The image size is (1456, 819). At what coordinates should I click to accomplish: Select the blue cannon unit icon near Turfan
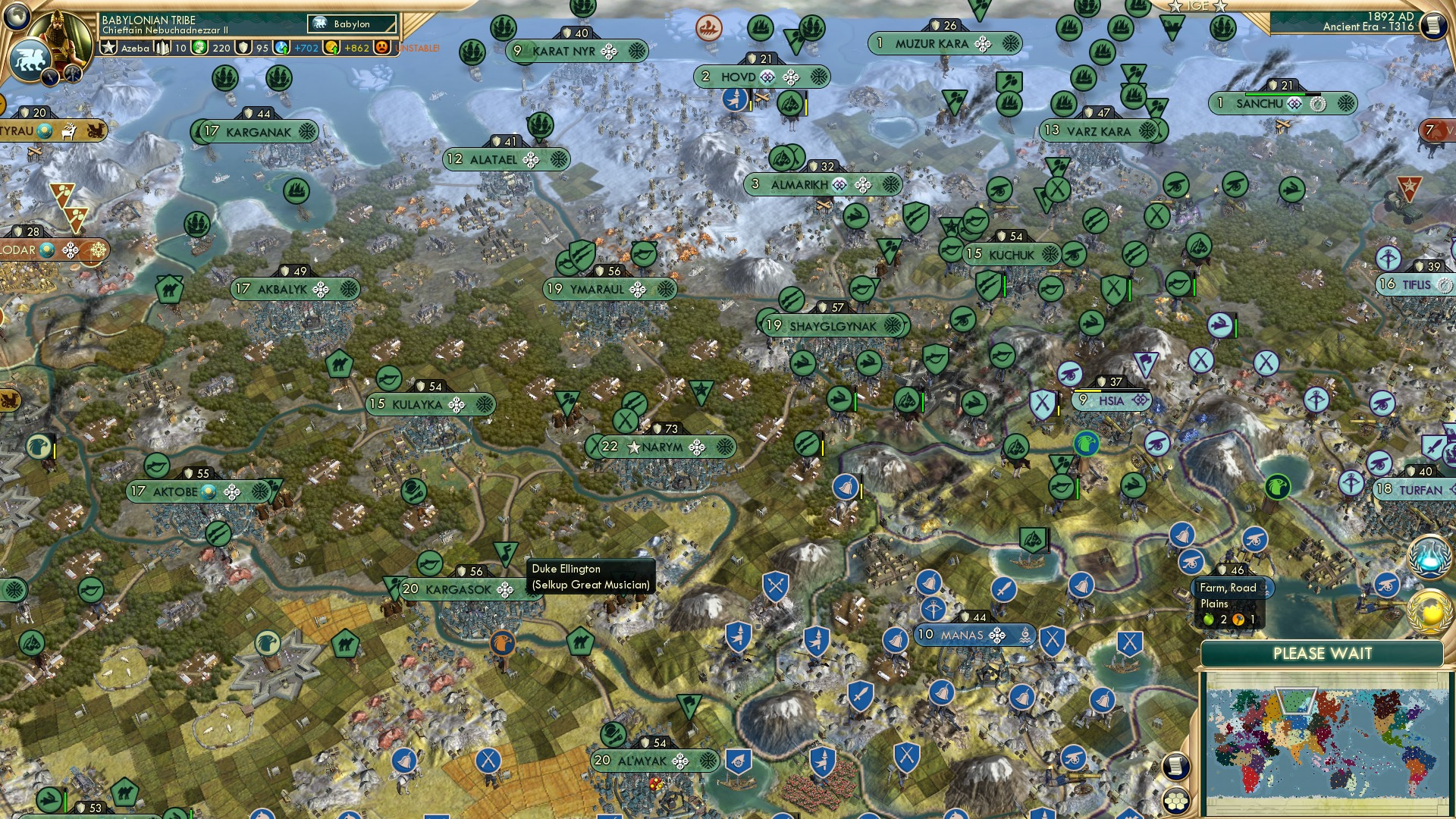click(x=1386, y=585)
